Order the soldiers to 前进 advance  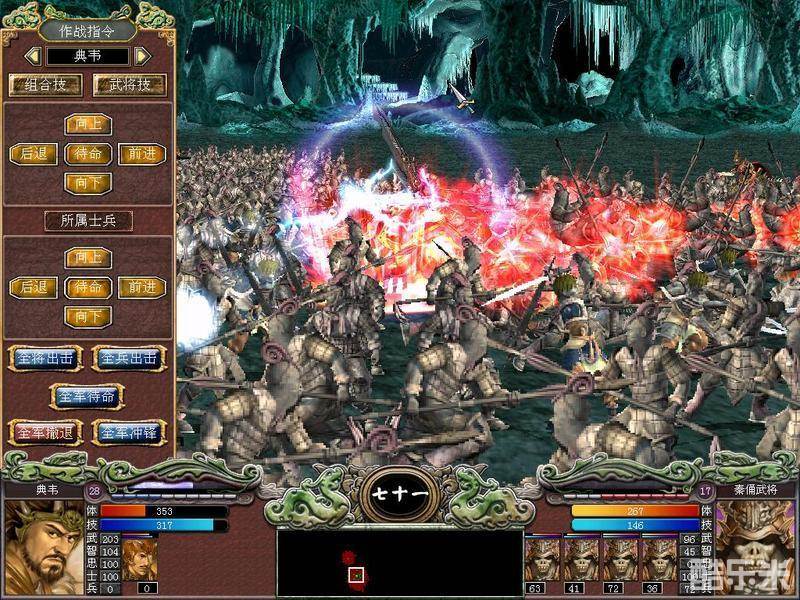(x=141, y=287)
